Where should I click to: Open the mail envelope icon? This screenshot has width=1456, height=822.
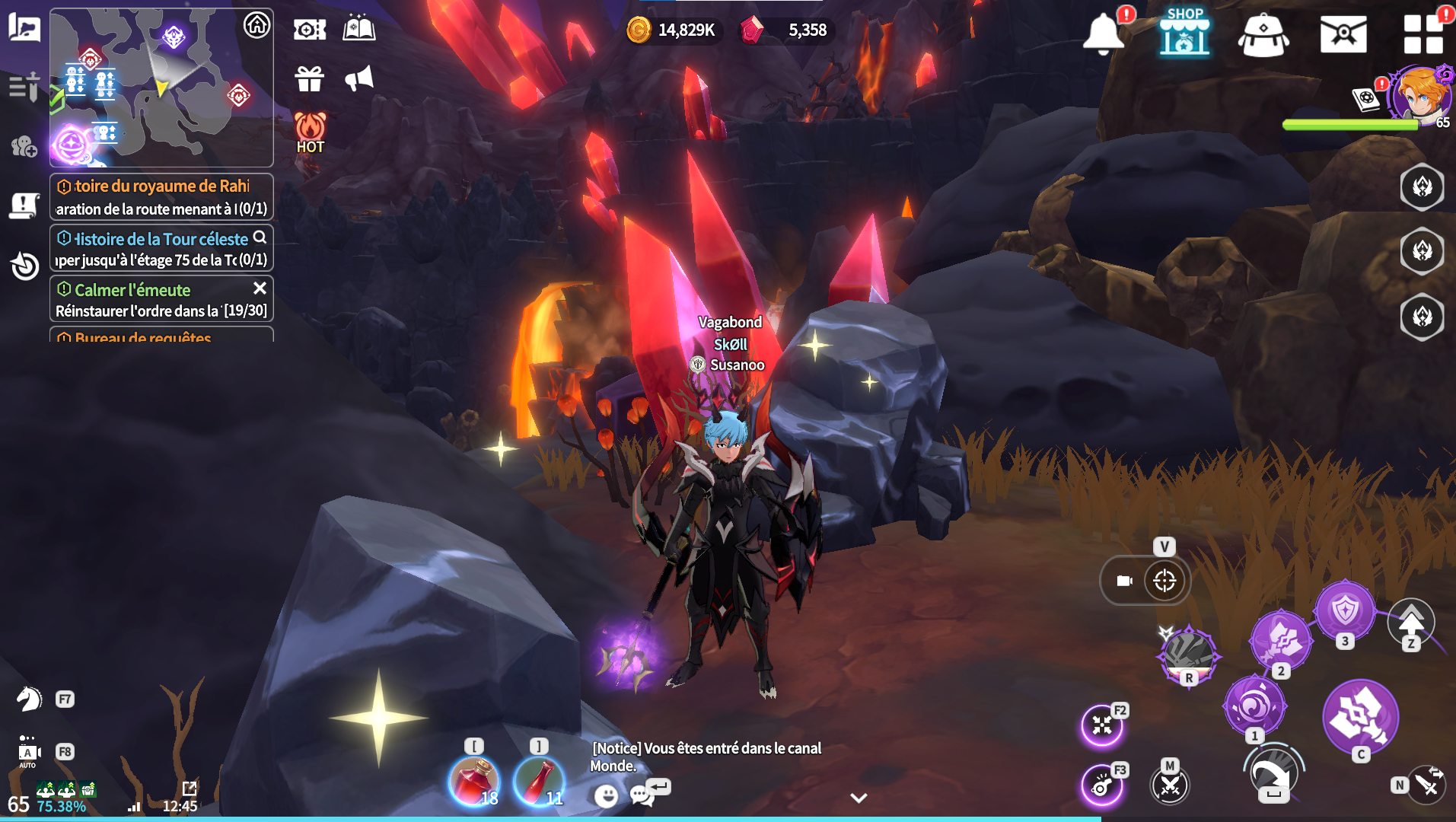1343,35
